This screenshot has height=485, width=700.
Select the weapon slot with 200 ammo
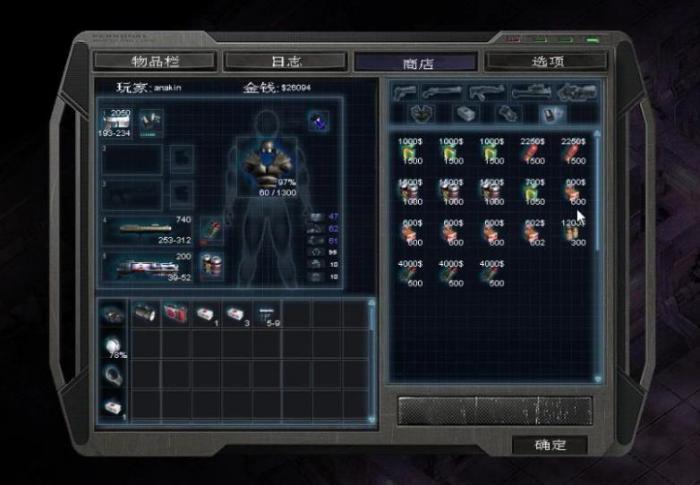coord(149,266)
